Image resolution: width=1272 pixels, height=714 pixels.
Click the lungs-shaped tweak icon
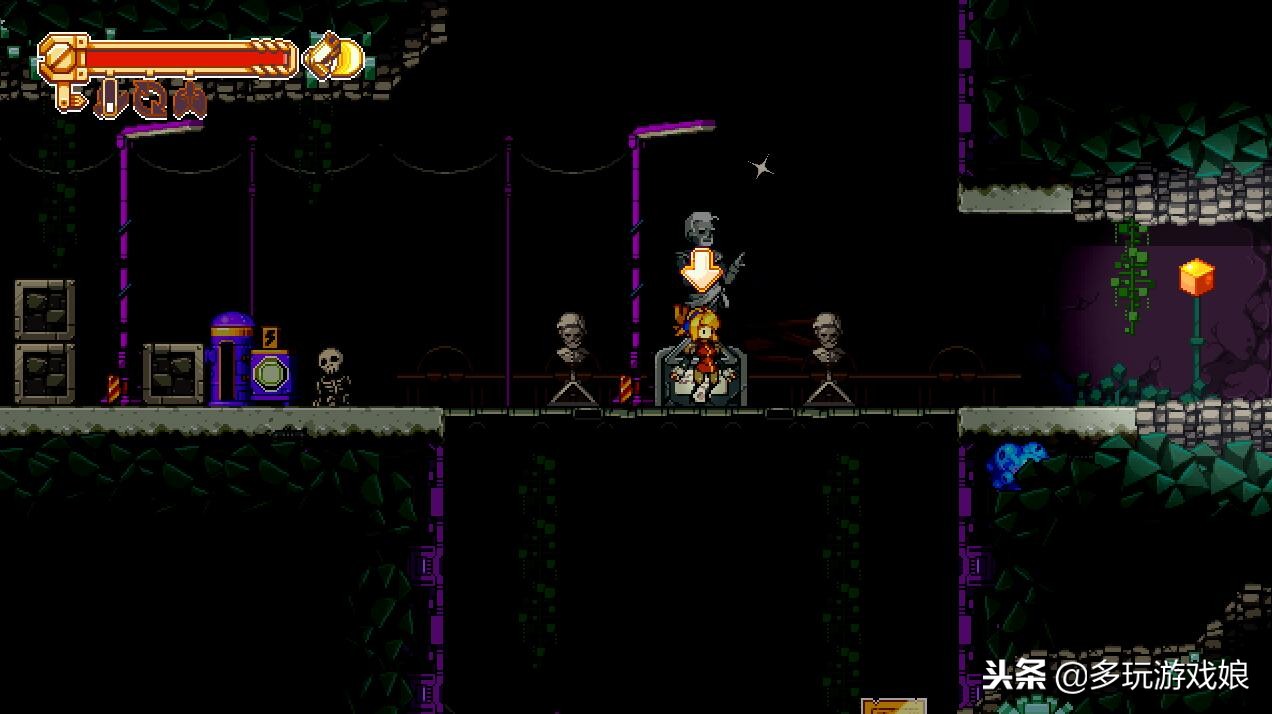[x=188, y=100]
